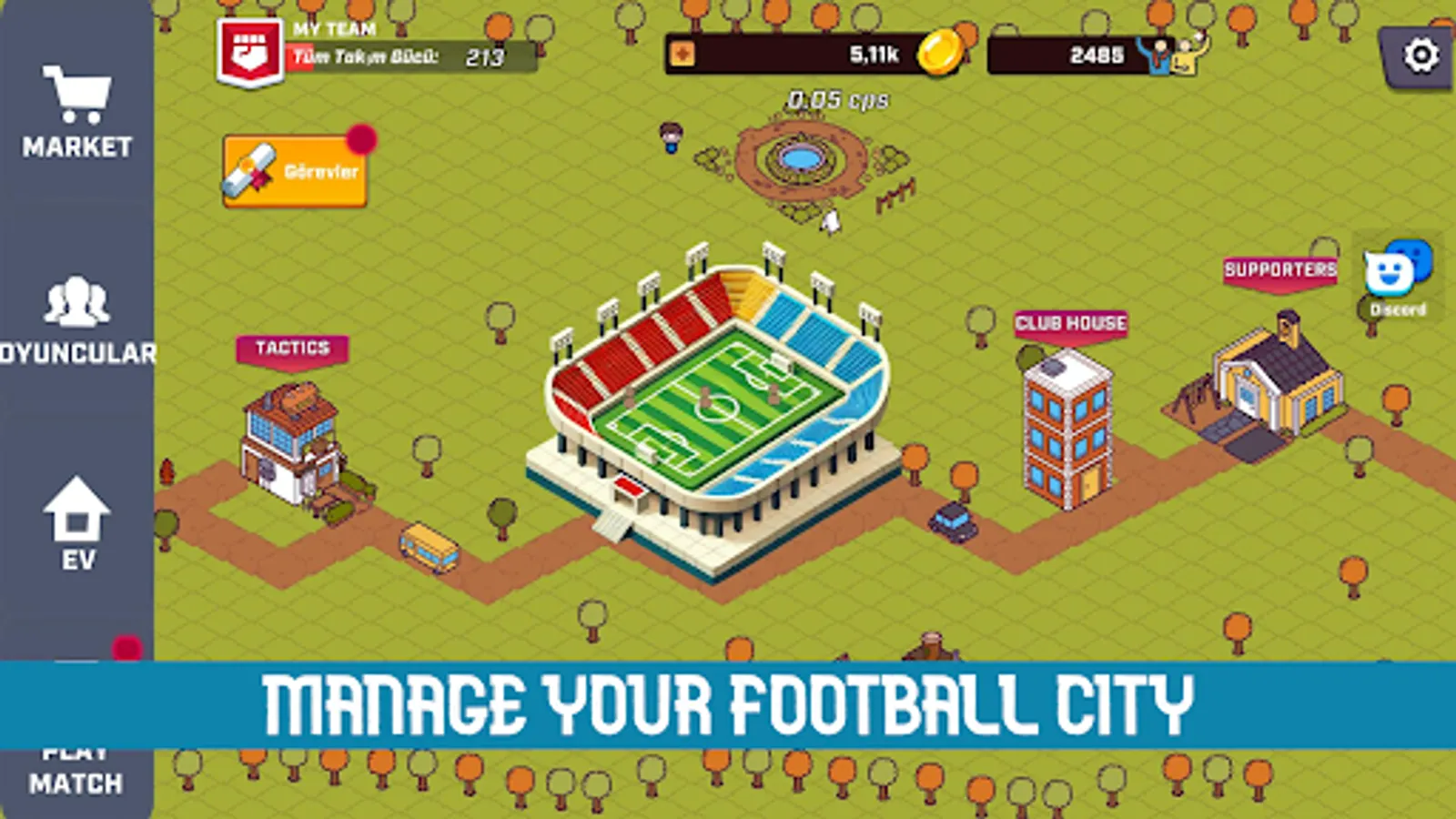Viewport: 1456px width, 819px height.
Task: Click the 0.05 cps rate display
Action: click(835, 100)
